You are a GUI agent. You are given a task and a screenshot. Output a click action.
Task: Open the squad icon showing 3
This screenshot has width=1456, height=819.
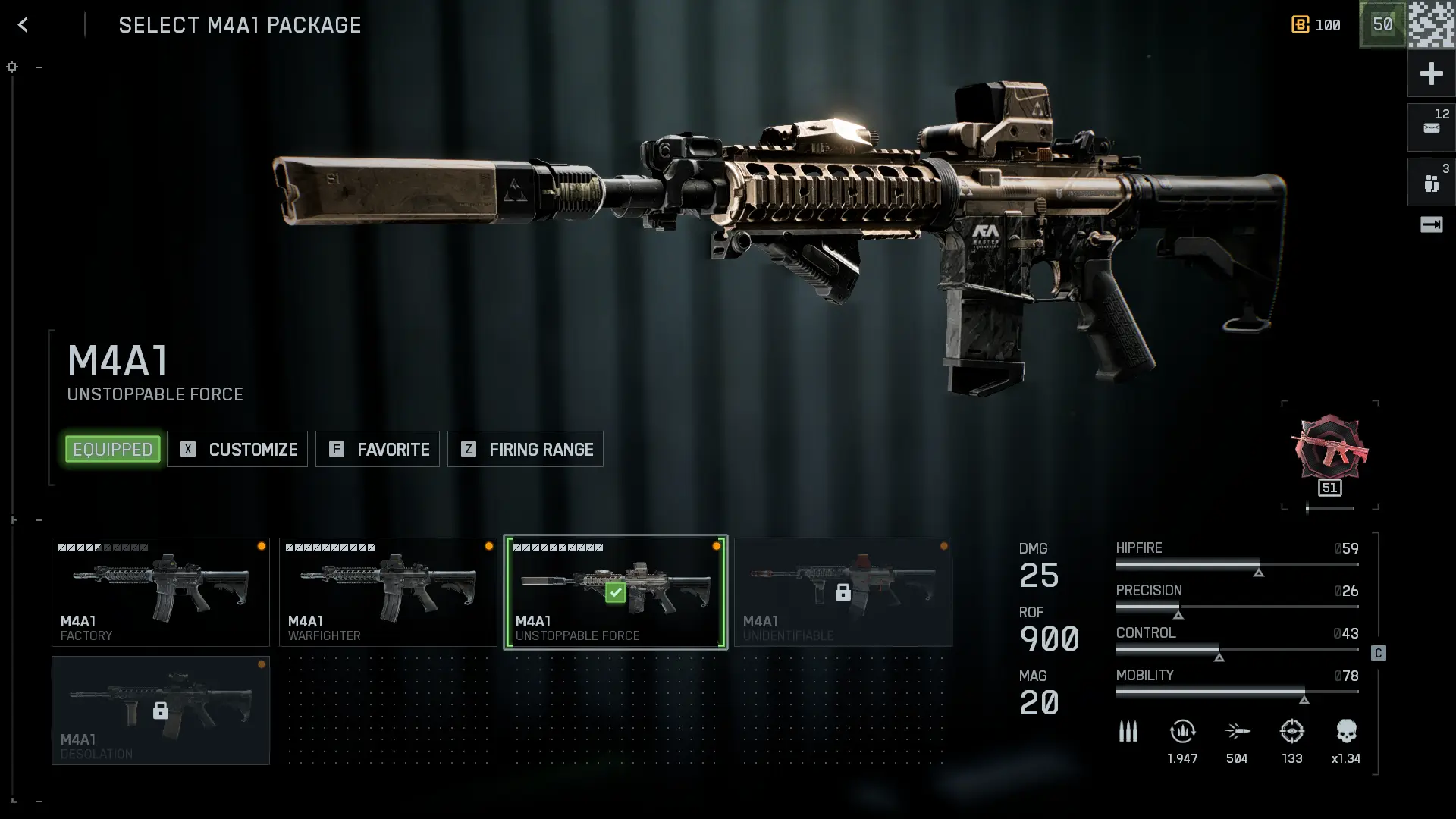[x=1431, y=182]
